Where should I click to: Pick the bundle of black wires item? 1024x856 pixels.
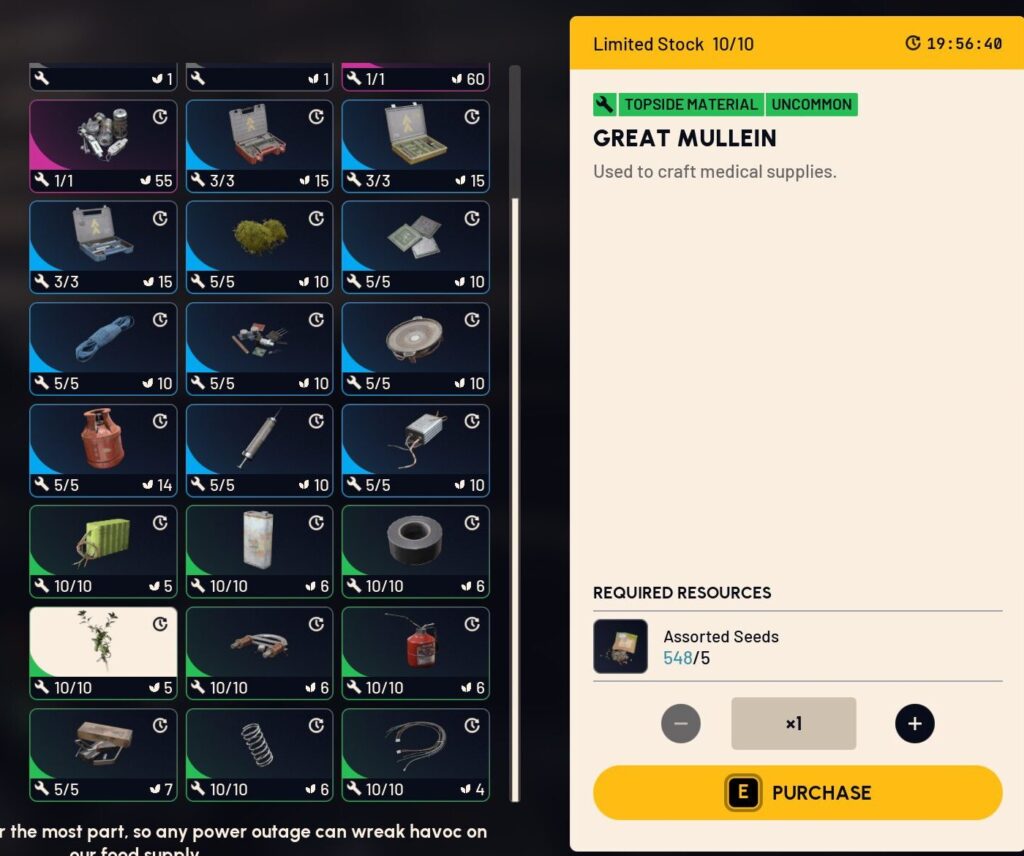[415, 754]
